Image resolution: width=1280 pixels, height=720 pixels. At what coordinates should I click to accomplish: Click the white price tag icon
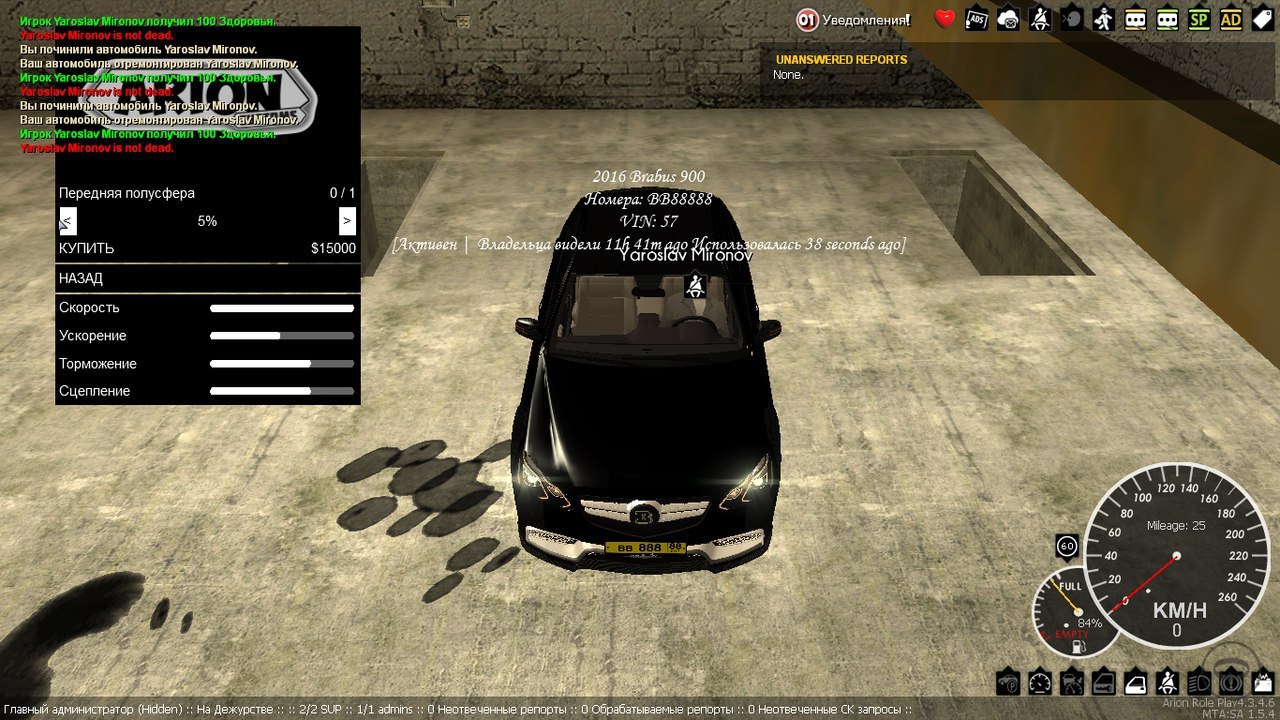[x=1262, y=19]
